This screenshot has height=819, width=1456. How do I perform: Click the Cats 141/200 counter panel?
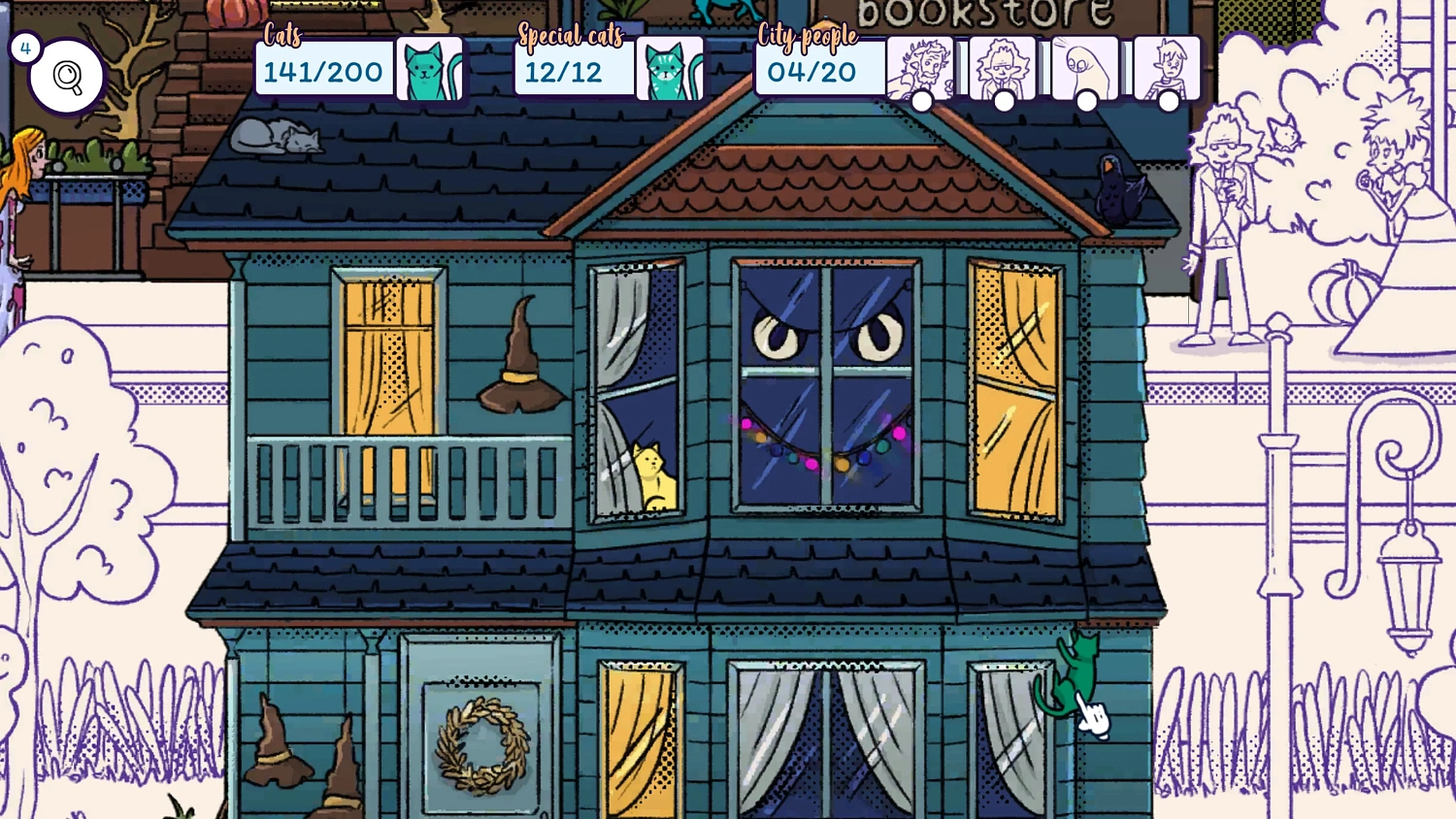323,70
